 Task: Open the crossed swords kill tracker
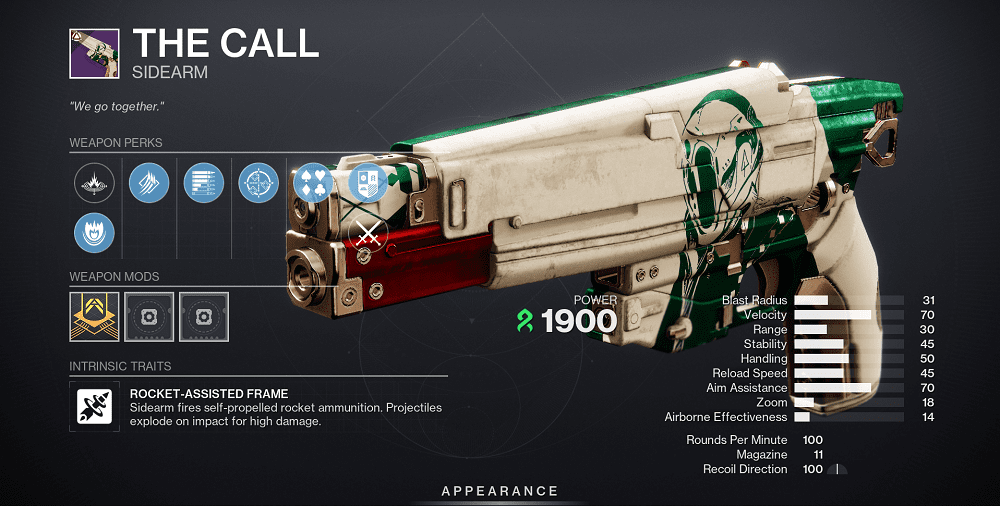(x=367, y=236)
